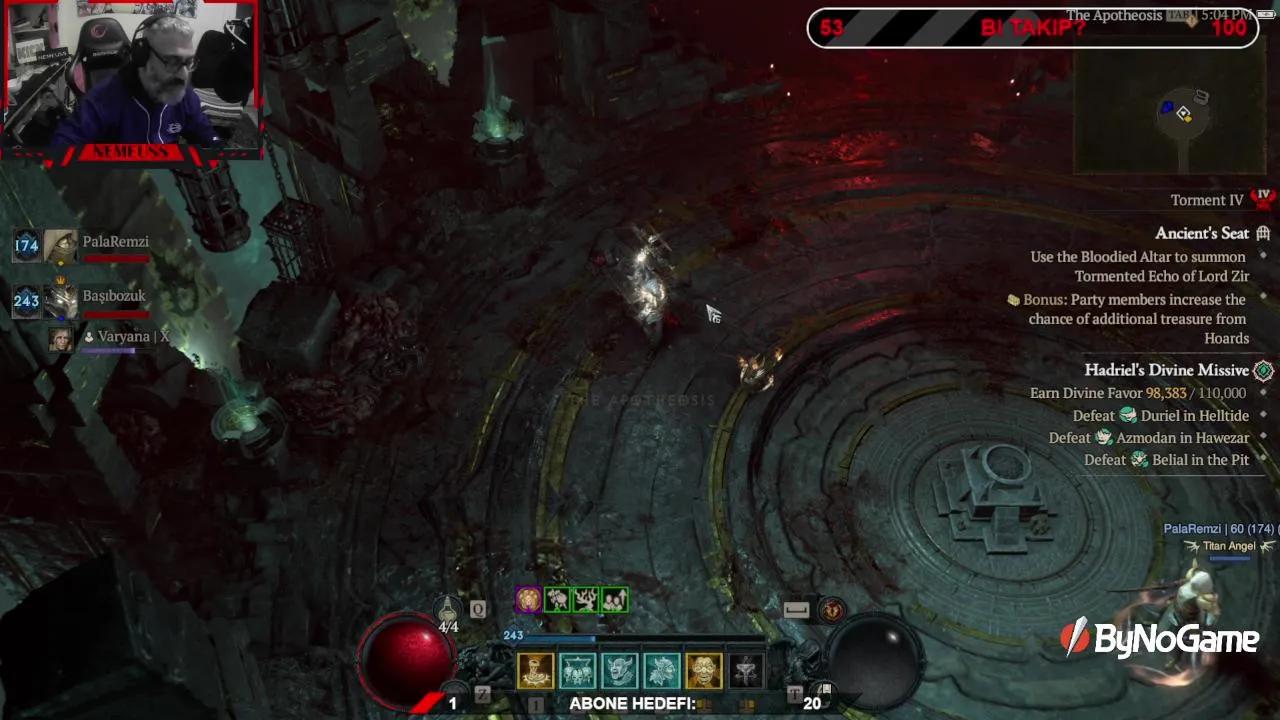The image size is (1280, 720).
Task: Click the ByNoGame sponsor logo
Action: click(1160, 638)
